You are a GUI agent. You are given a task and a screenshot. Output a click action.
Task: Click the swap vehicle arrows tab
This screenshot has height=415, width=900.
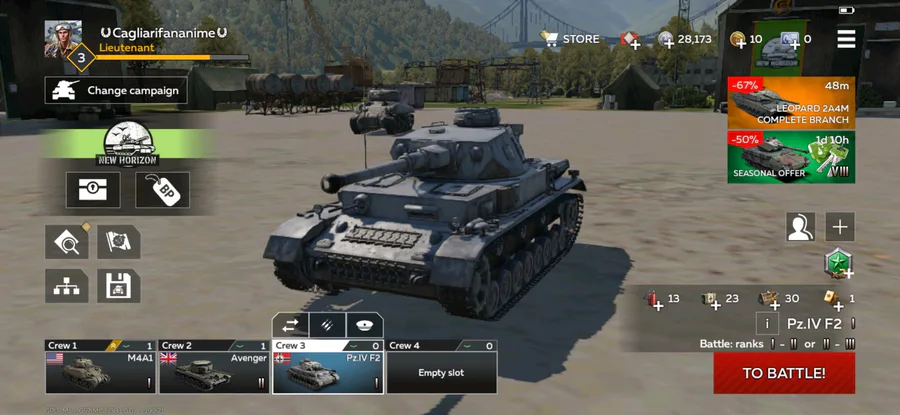pos(291,325)
